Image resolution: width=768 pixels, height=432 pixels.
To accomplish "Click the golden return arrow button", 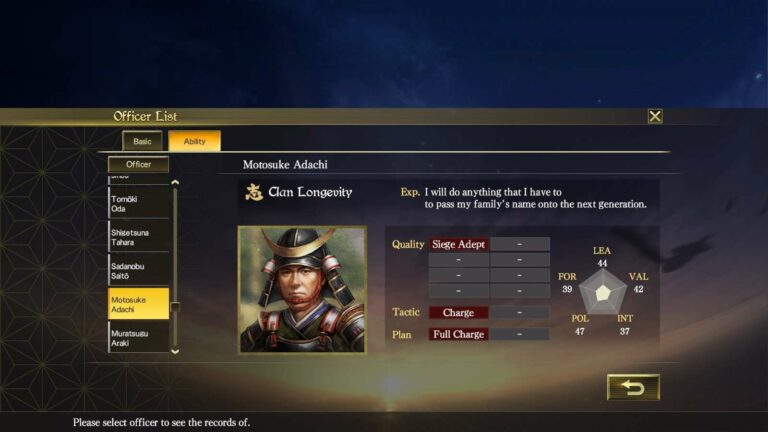I will (x=633, y=387).
